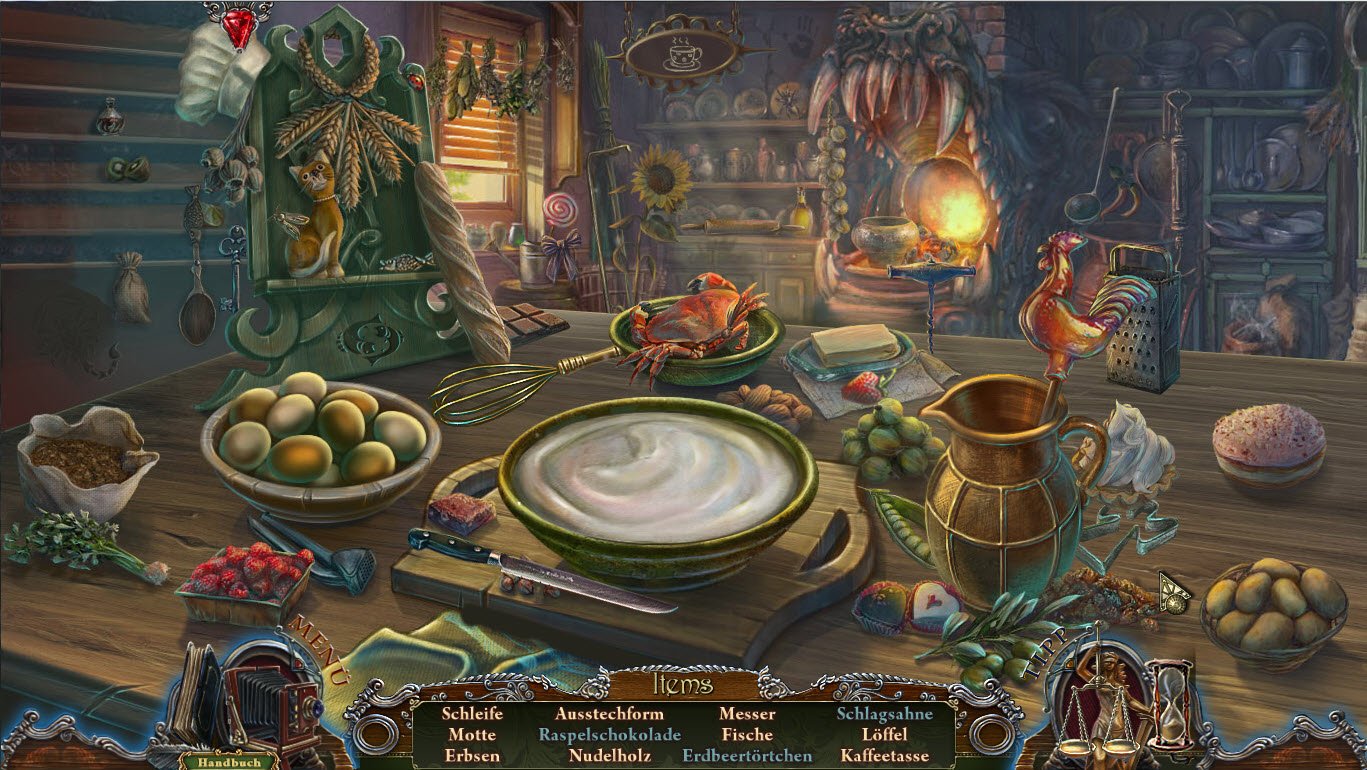Select 'Löffel' in the item list

pos(884,735)
